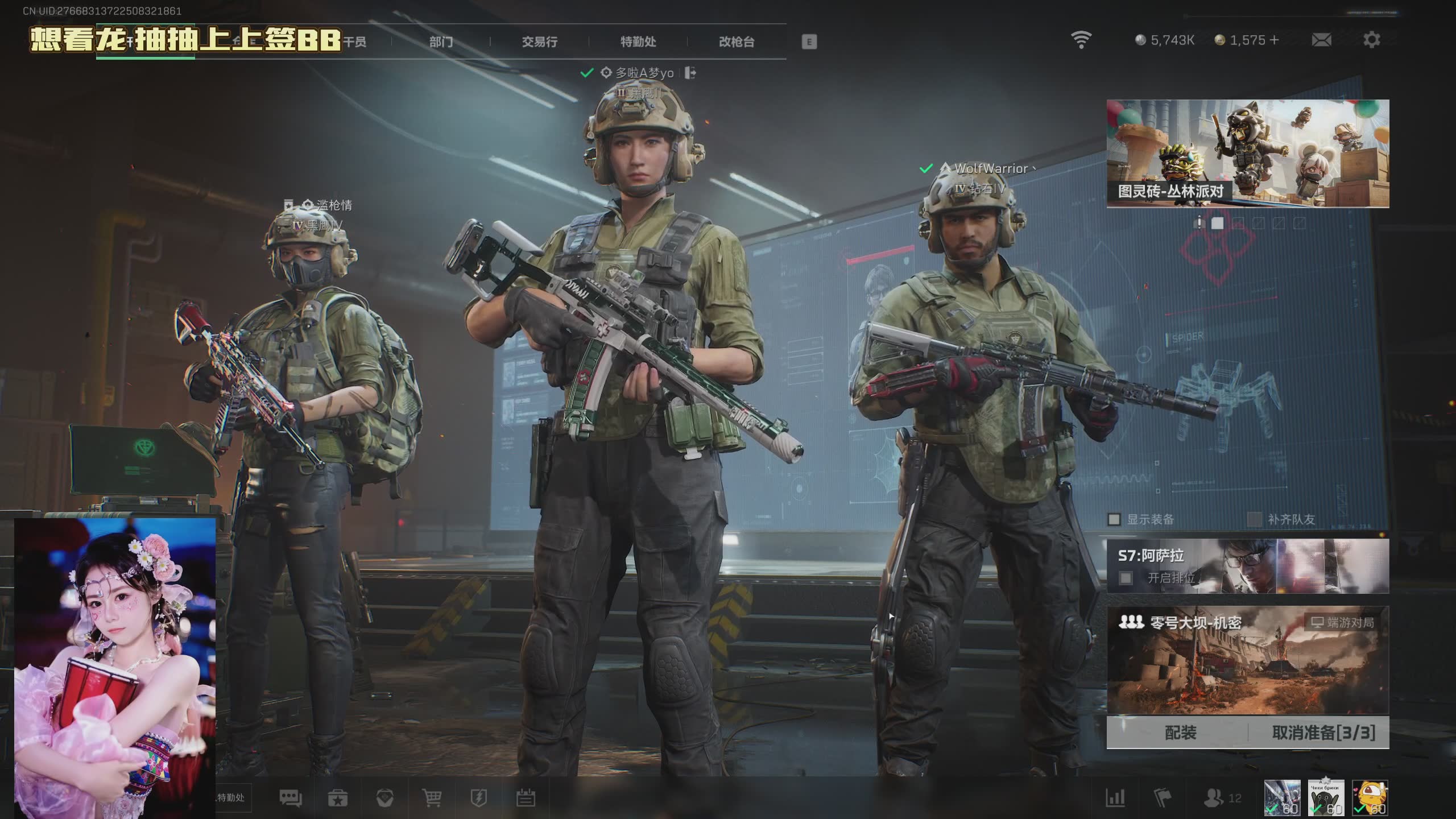Open the 特勤处 top tab
Viewport: 1456px width, 819px height.
638,42
